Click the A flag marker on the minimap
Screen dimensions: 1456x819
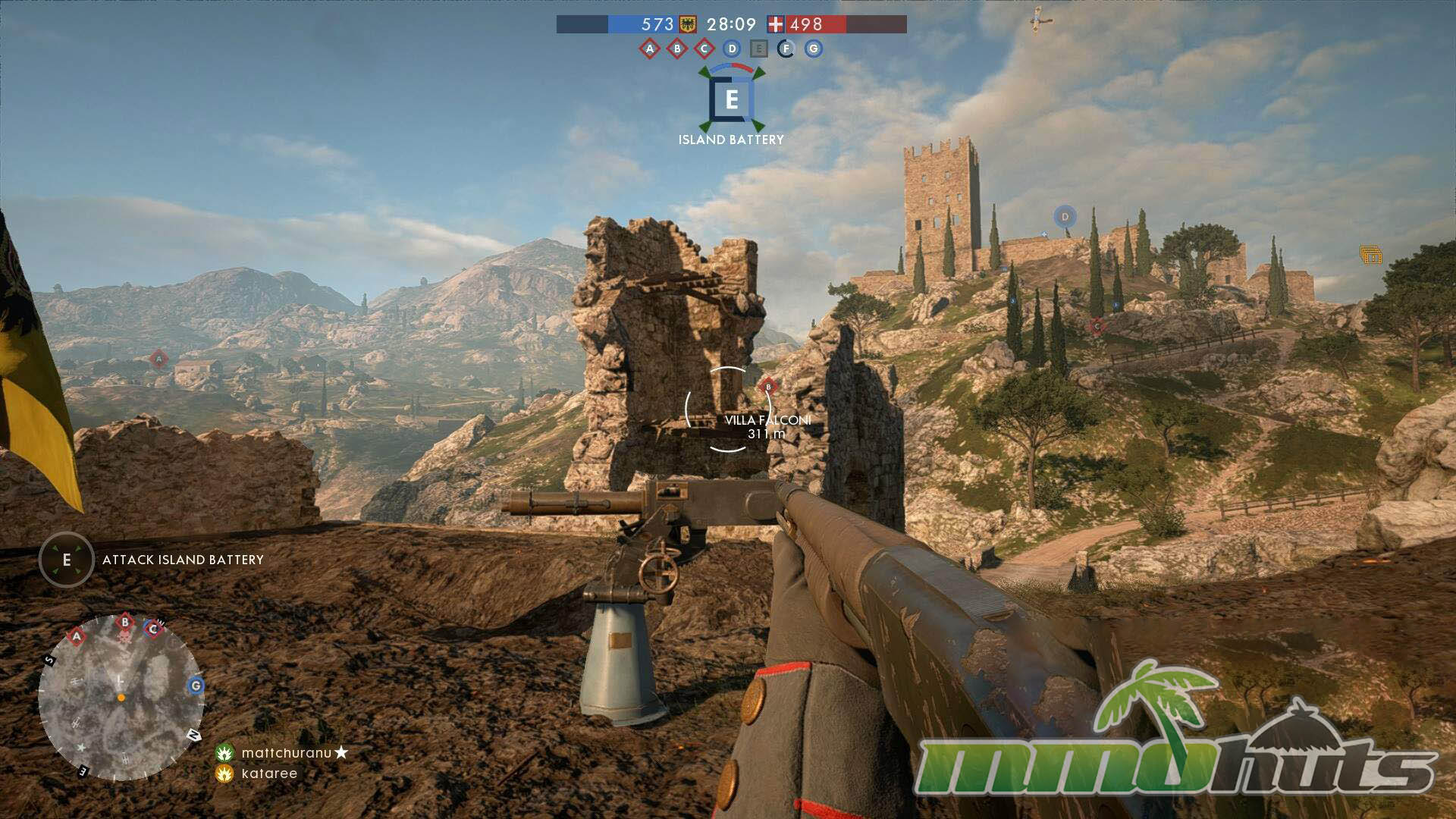click(77, 636)
